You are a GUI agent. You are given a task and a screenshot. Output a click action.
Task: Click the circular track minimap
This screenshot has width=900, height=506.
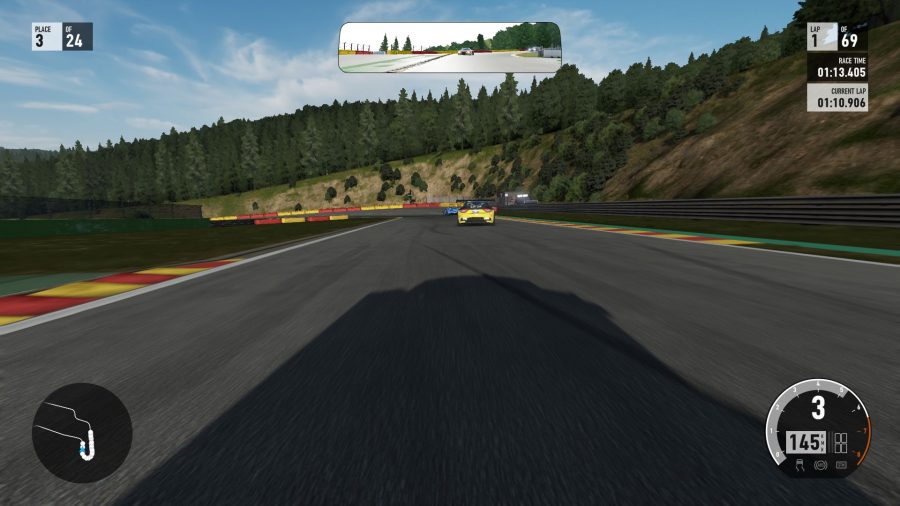82,433
